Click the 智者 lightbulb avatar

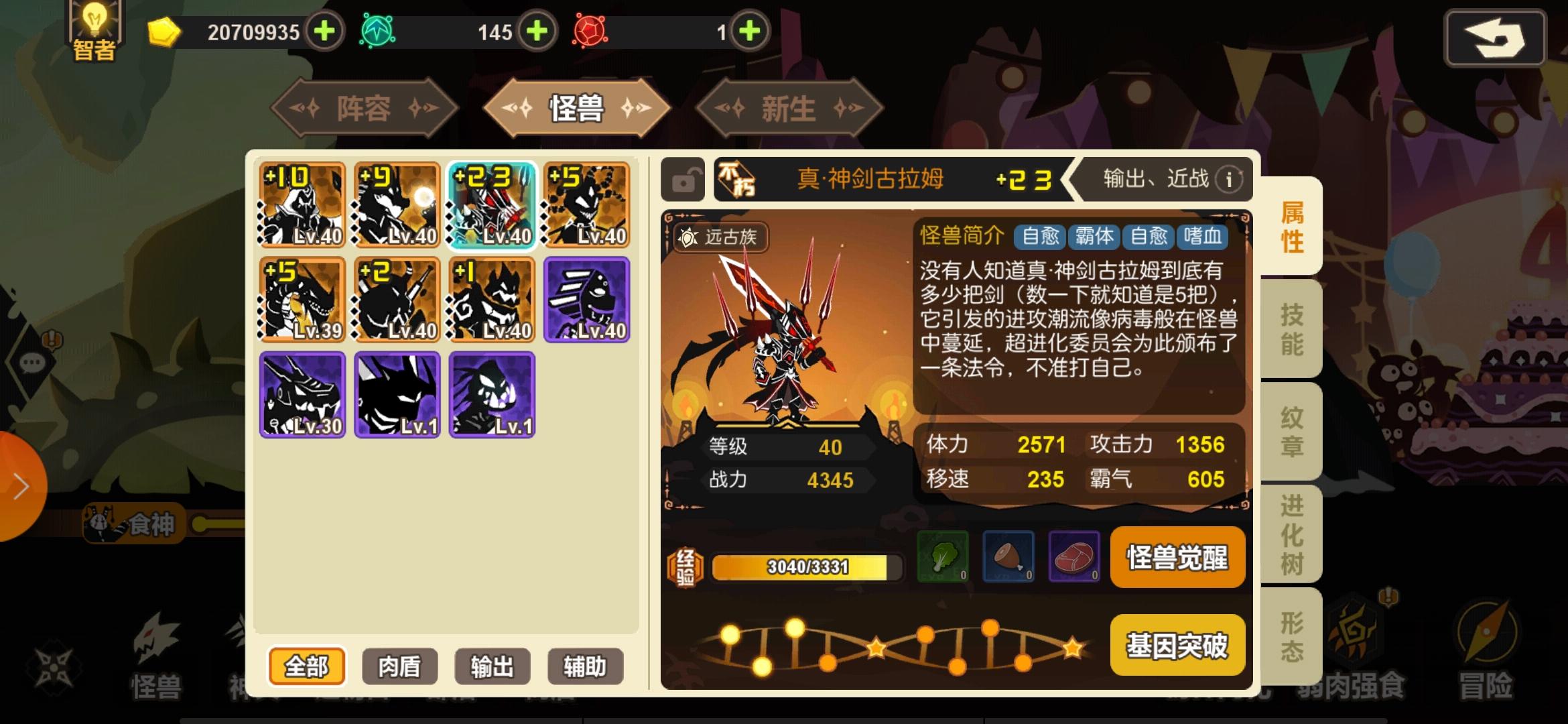coord(94,30)
